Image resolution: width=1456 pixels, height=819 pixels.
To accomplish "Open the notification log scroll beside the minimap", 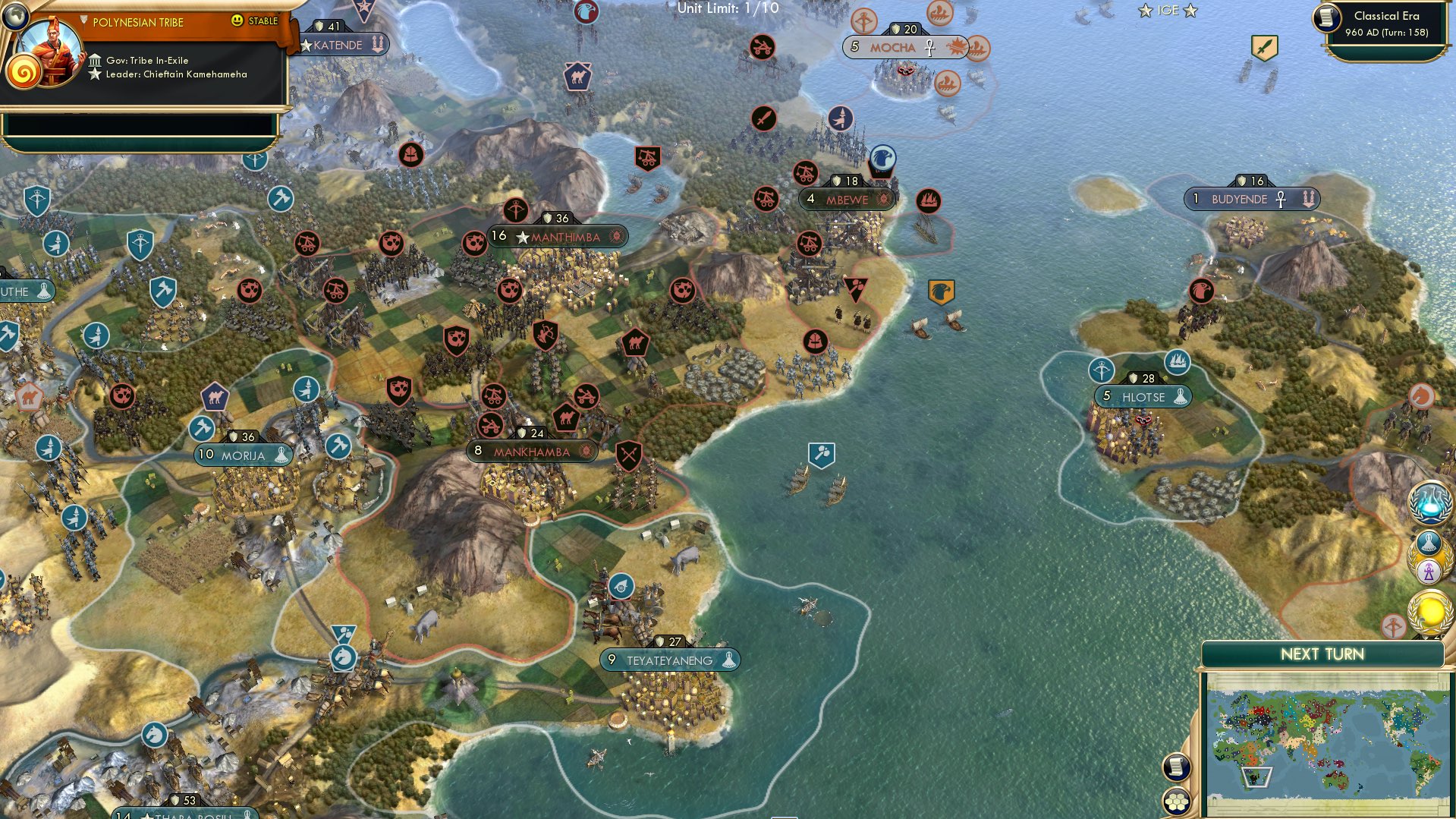I will coord(1177,768).
